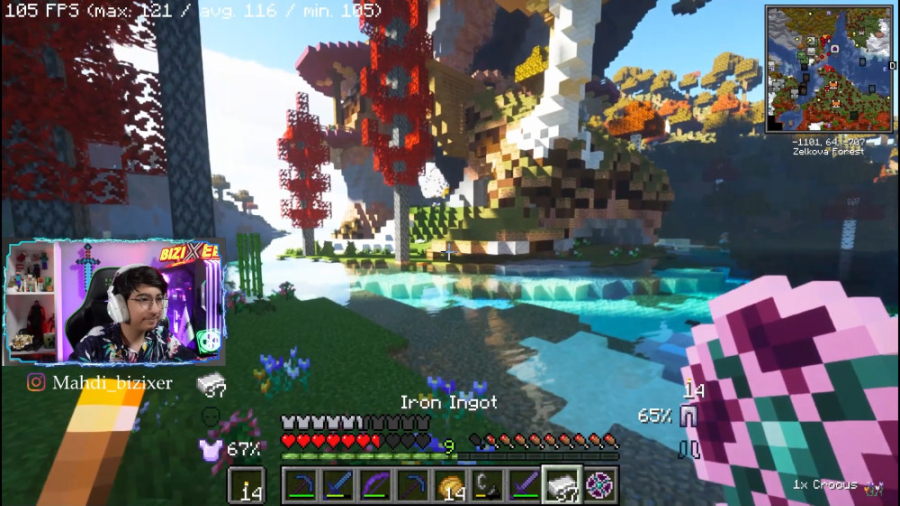
Task: Select the iron ingot hotbar slot
Action: pyautogui.click(x=563, y=485)
